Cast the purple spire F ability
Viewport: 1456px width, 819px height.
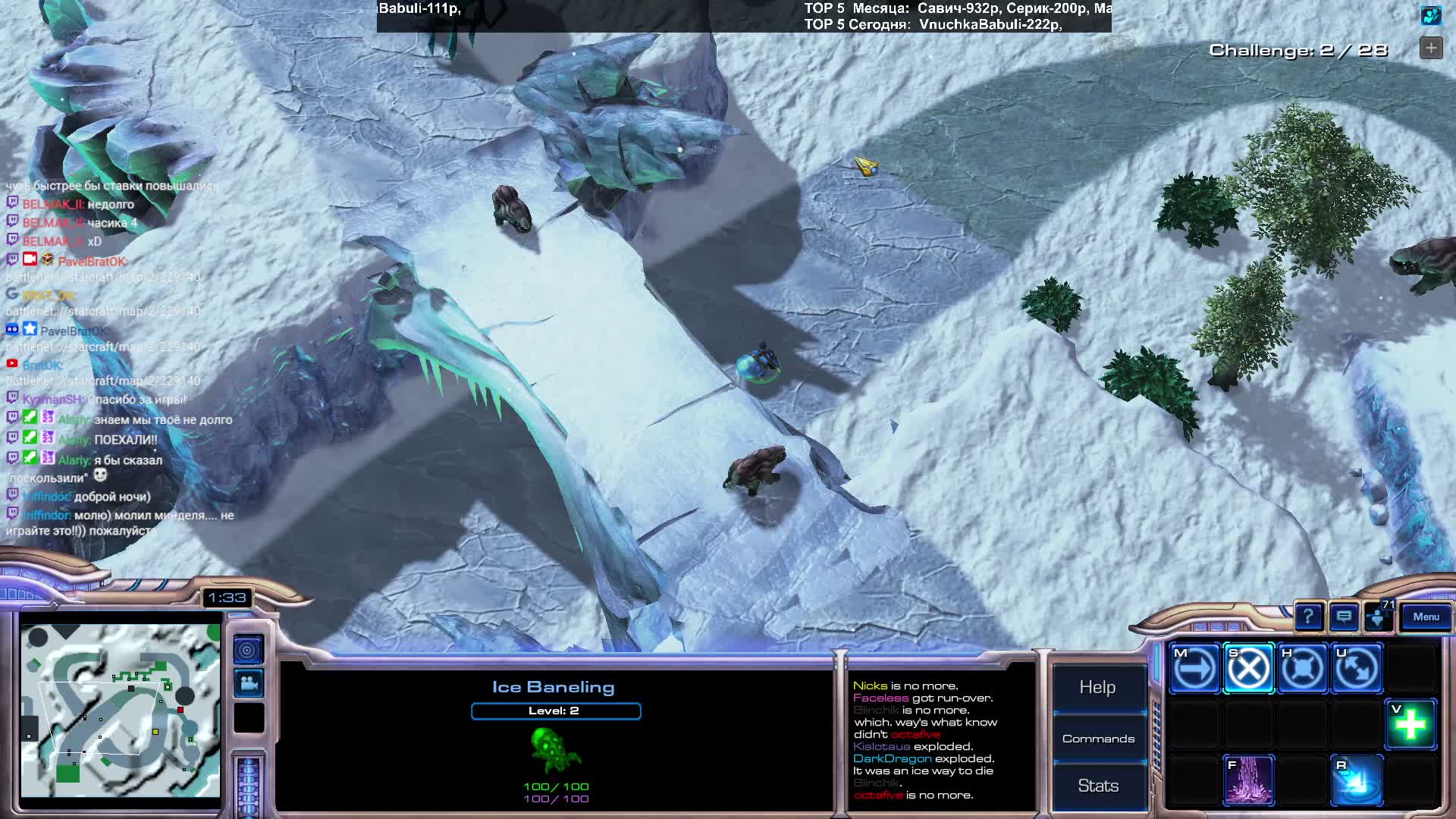[1248, 780]
